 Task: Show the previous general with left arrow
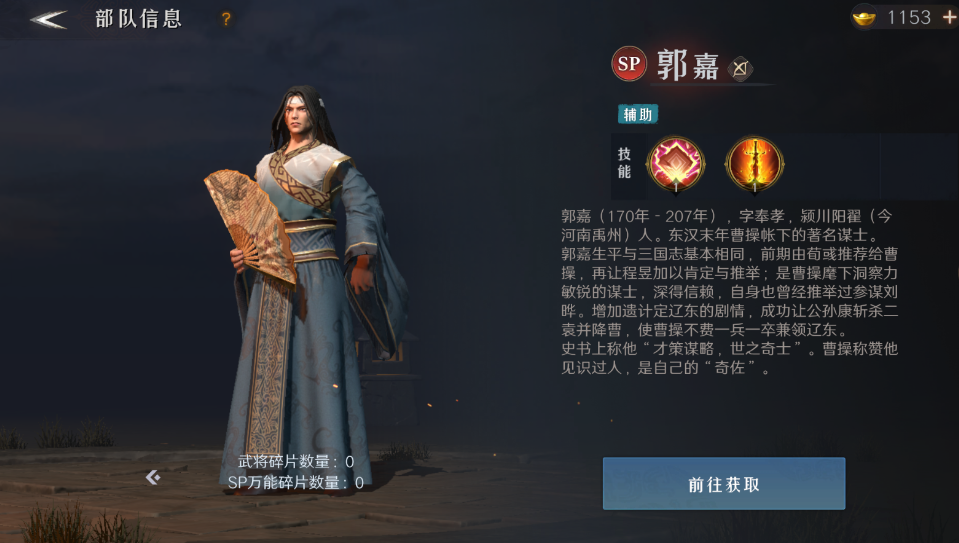pos(153,477)
